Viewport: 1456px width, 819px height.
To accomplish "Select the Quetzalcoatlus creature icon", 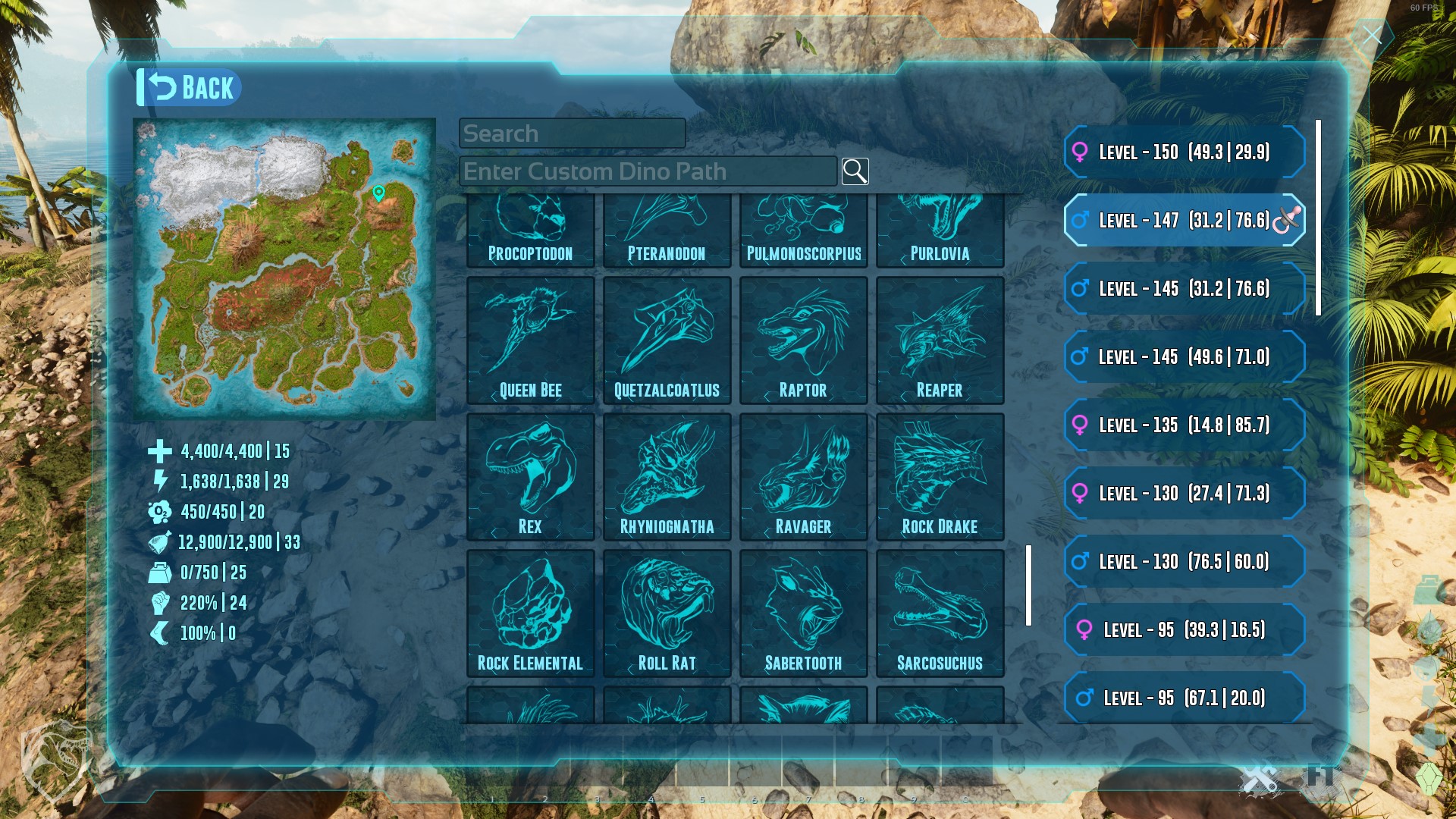I will click(667, 337).
